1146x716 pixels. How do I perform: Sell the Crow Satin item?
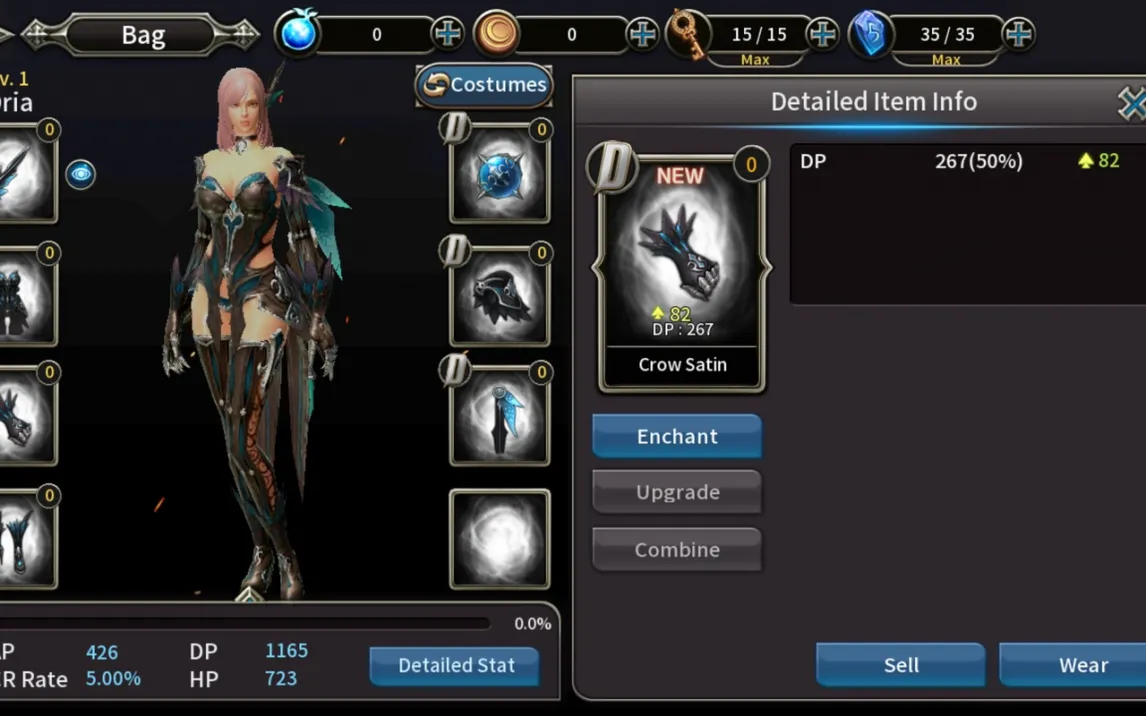pos(900,665)
